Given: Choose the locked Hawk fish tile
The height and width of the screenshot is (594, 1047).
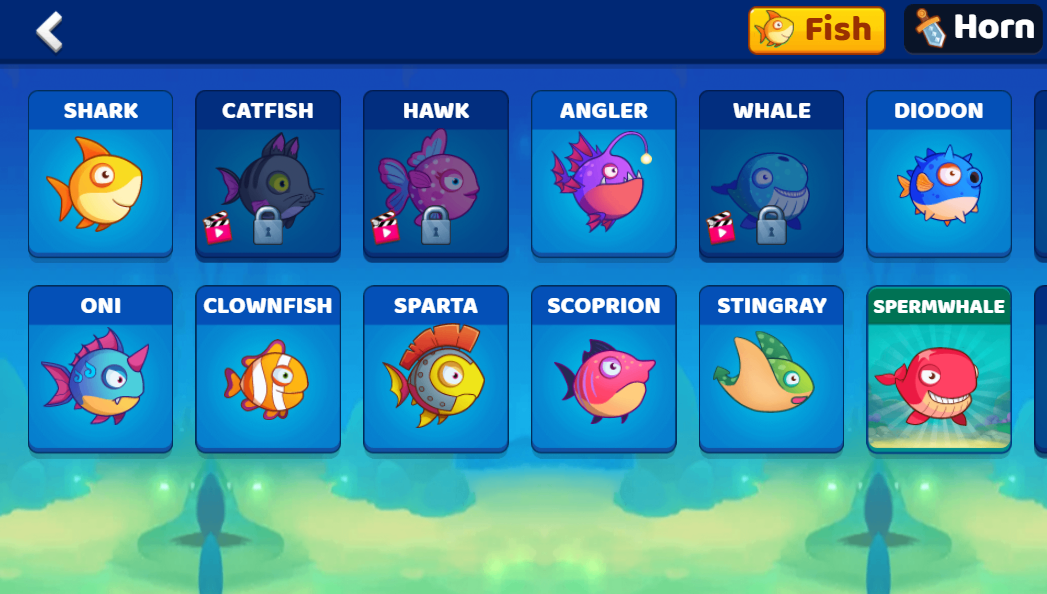Looking at the screenshot, I should click(x=436, y=175).
